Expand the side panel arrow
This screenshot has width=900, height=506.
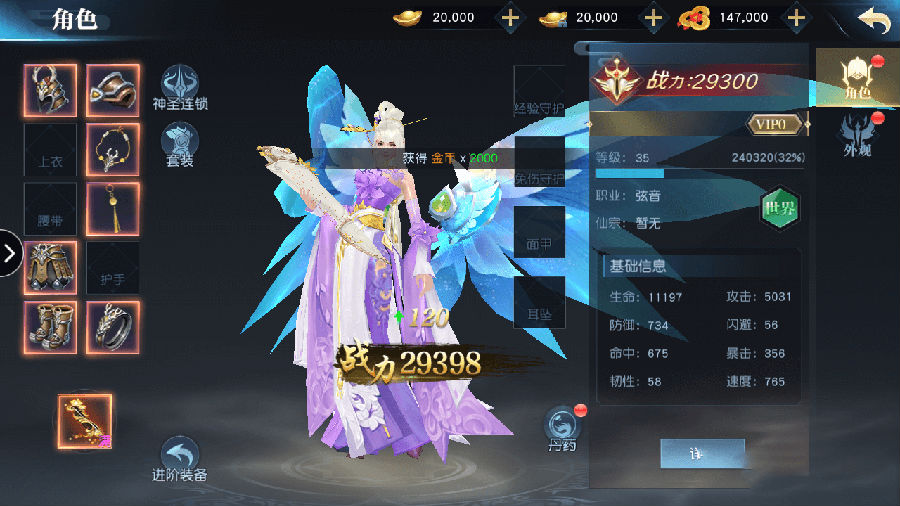(x=10, y=253)
